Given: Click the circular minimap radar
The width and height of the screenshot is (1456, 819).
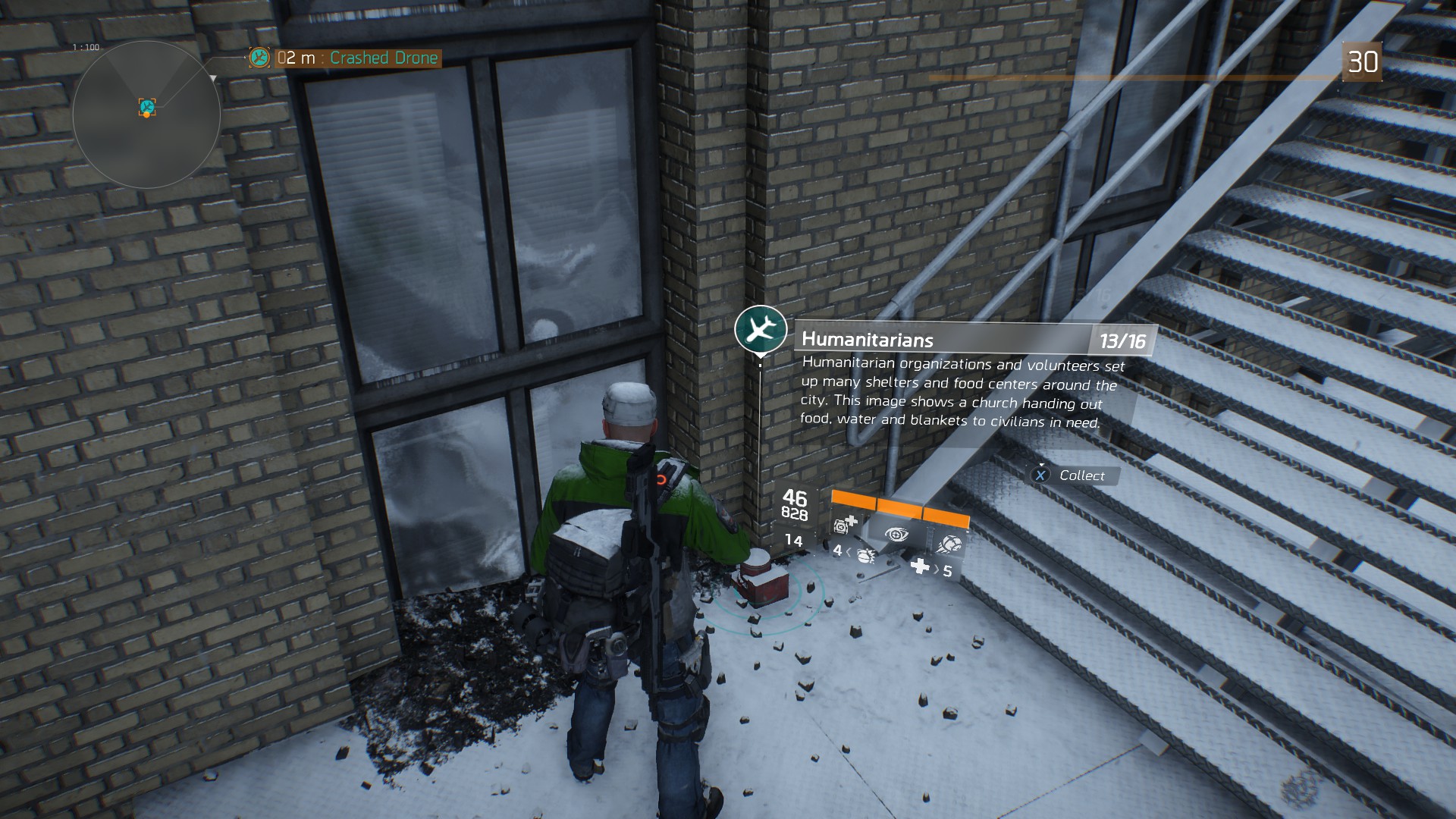Looking at the screenshot, I should click(146, 115).
